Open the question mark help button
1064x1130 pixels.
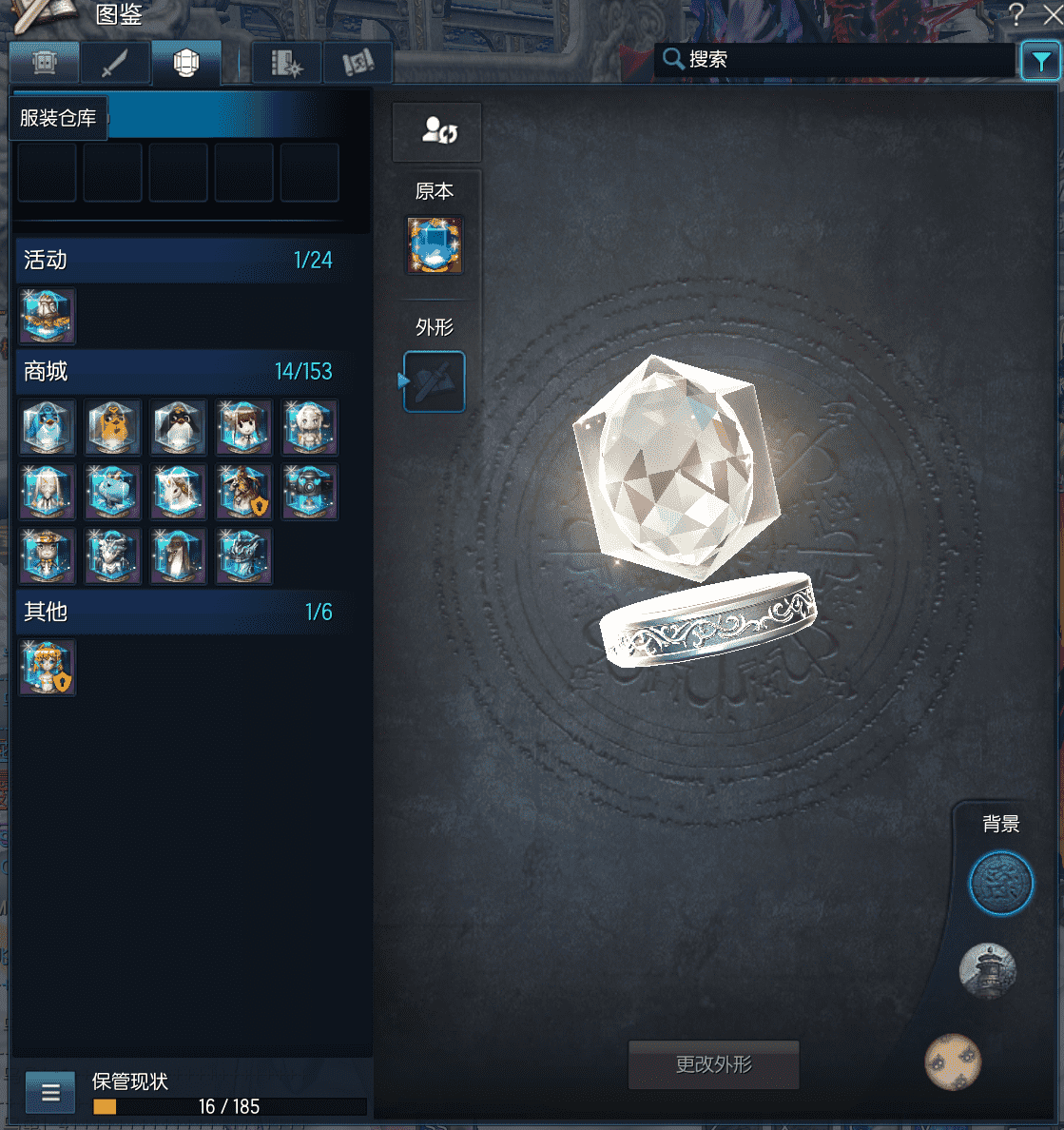[1016, 13]
